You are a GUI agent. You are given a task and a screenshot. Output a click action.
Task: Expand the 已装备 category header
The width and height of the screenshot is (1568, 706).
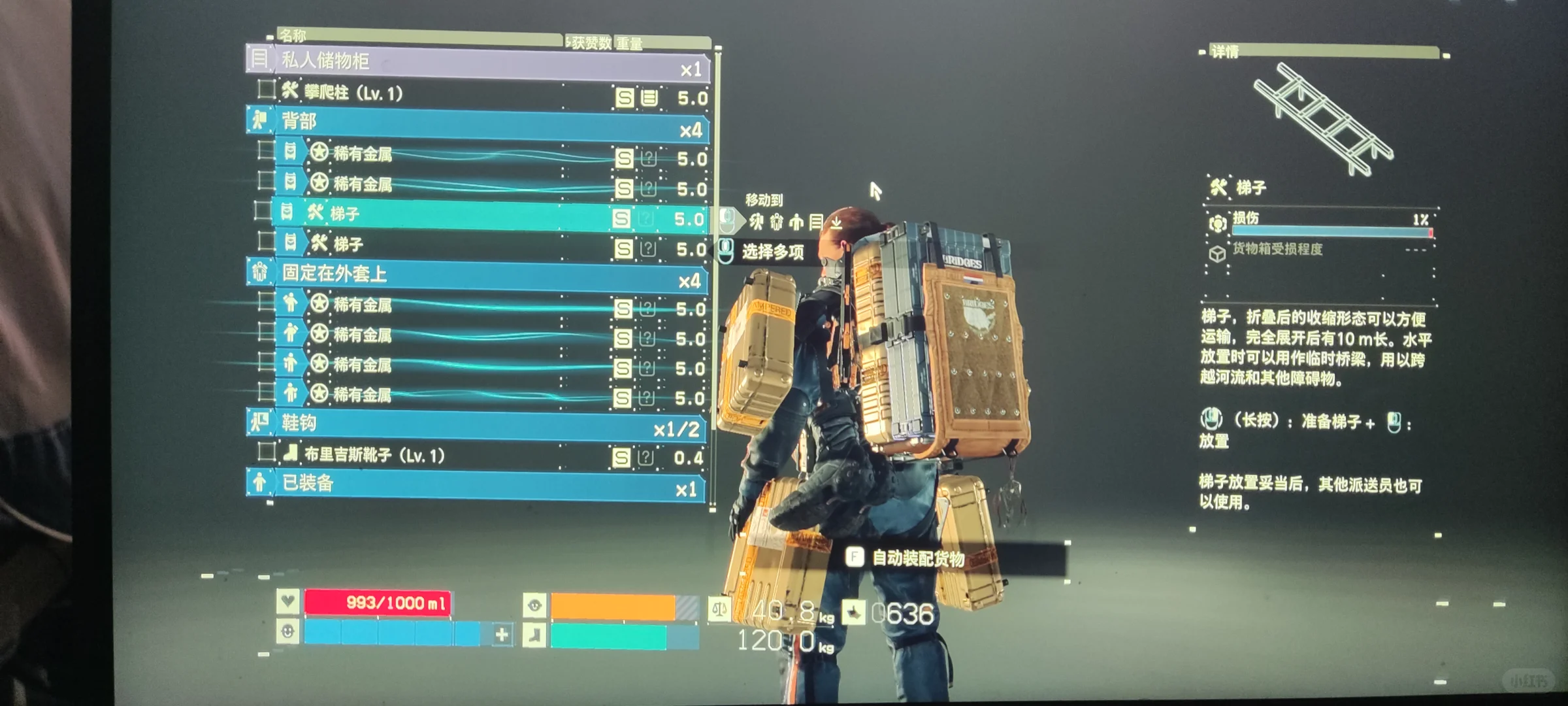click(x=477, y=485)
